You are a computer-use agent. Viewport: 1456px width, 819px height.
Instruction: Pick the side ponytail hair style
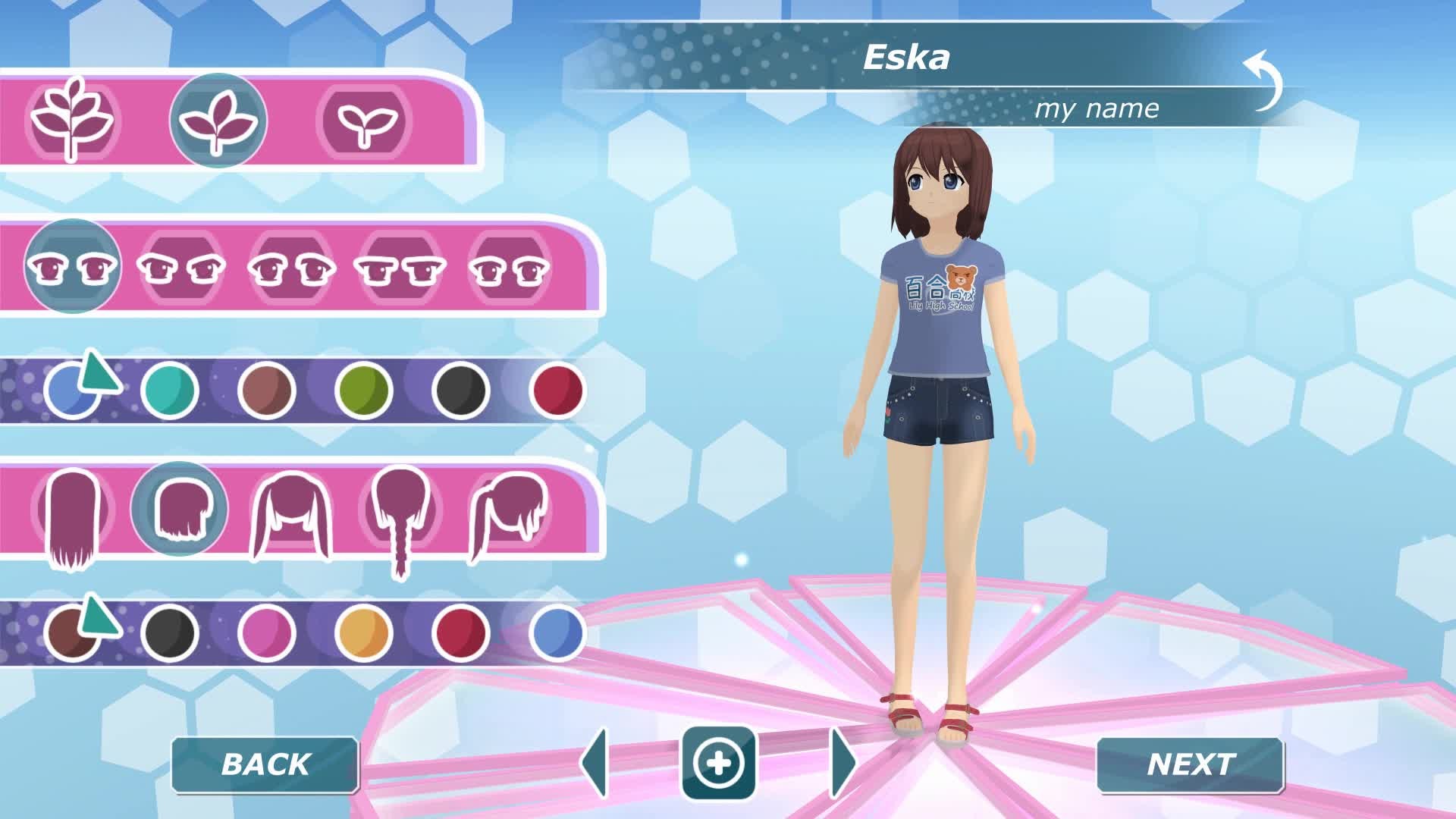click(x=507, y=516)
